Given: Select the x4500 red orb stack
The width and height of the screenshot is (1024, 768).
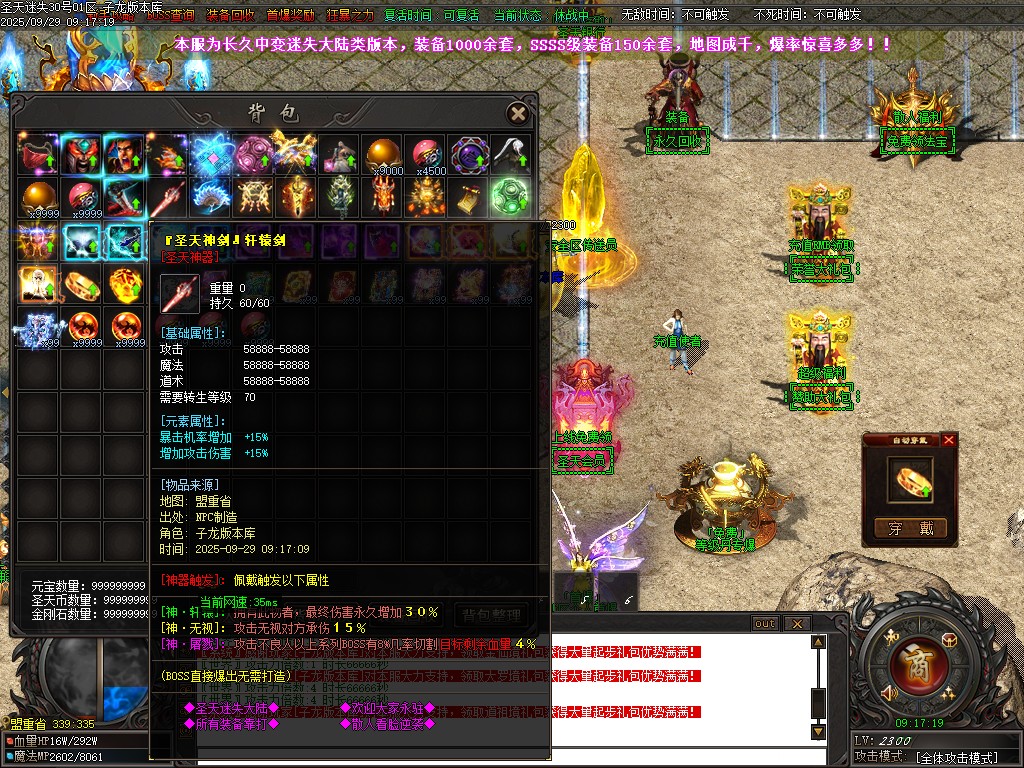Looking at the screenshot, I should tap(426, 154).
